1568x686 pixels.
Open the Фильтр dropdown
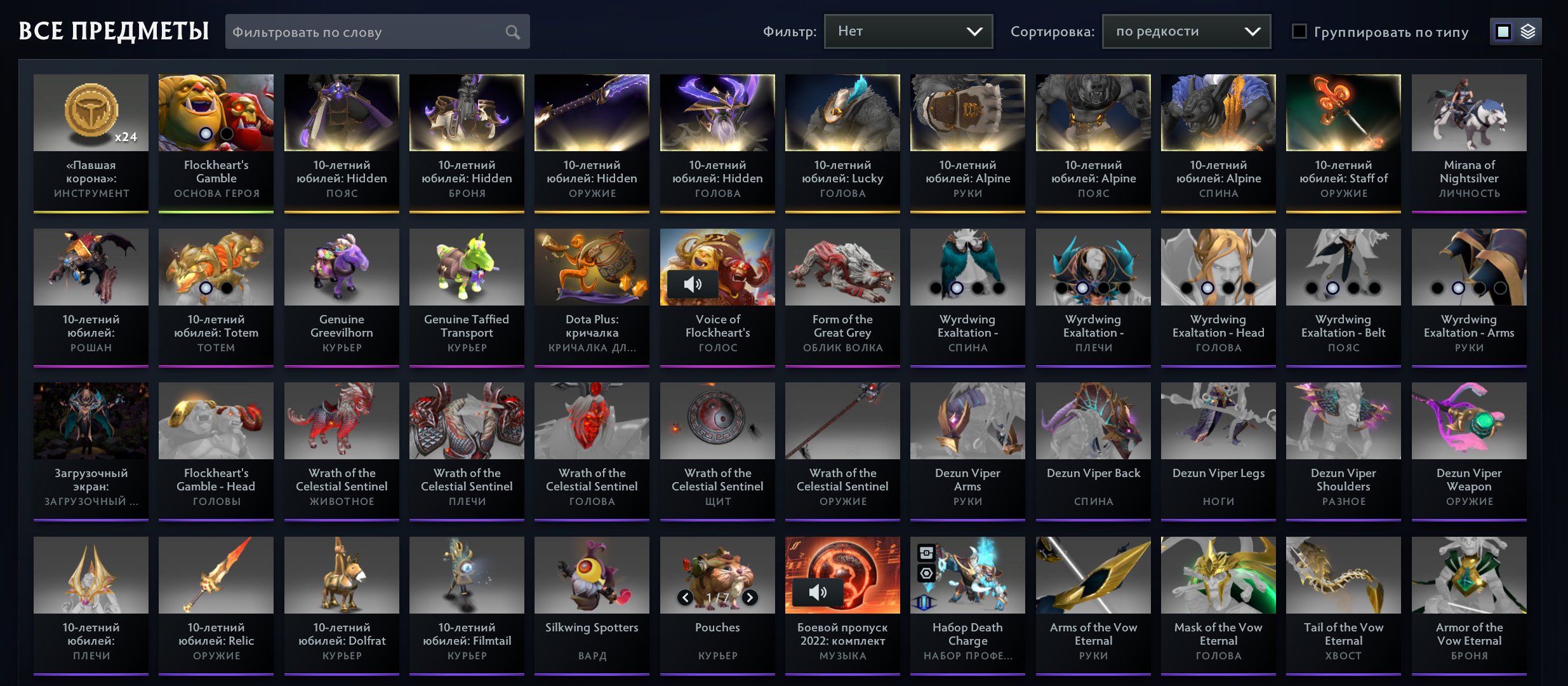908,30
